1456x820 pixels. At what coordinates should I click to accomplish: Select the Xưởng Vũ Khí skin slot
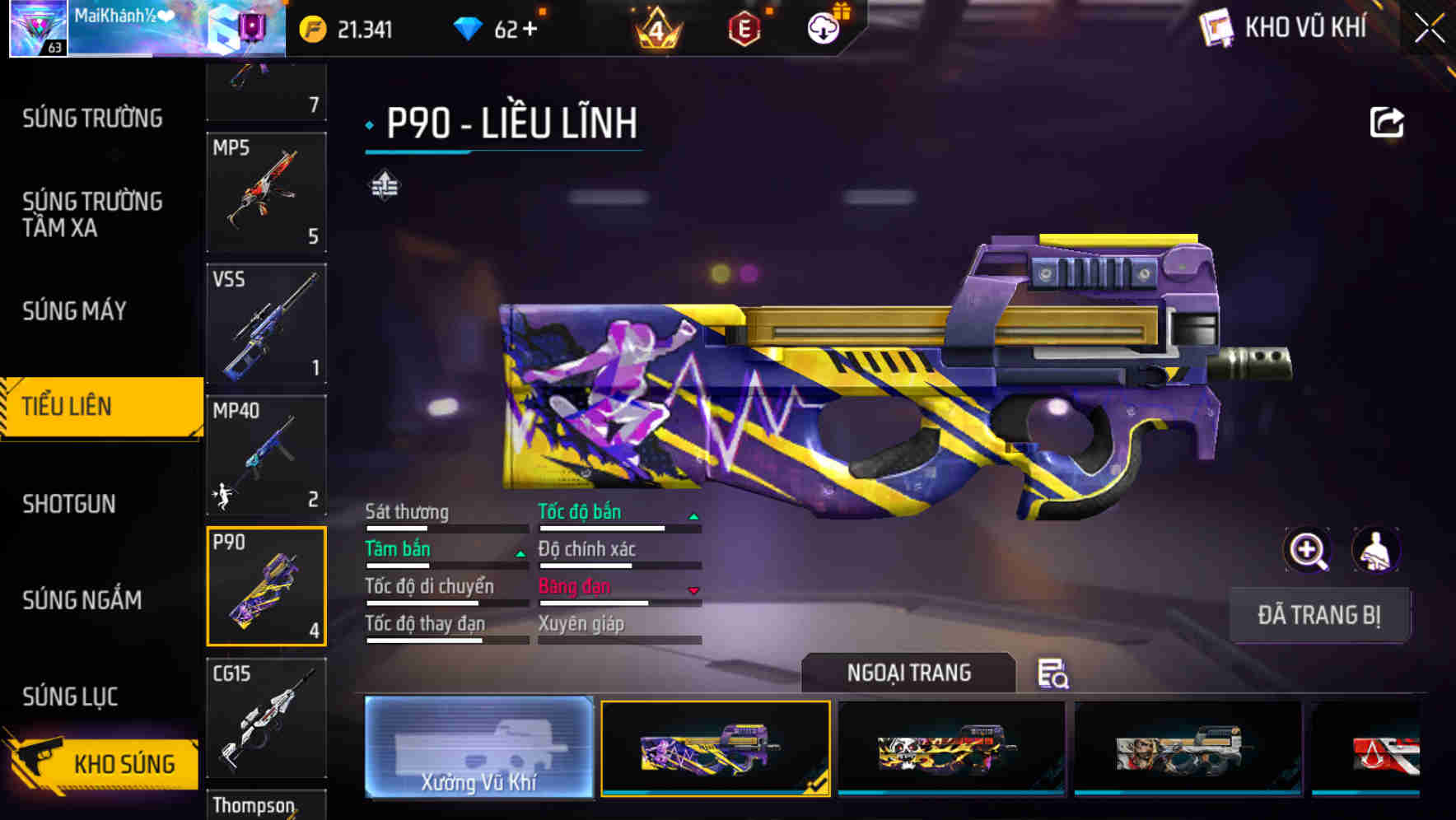(x=478, y=748)
